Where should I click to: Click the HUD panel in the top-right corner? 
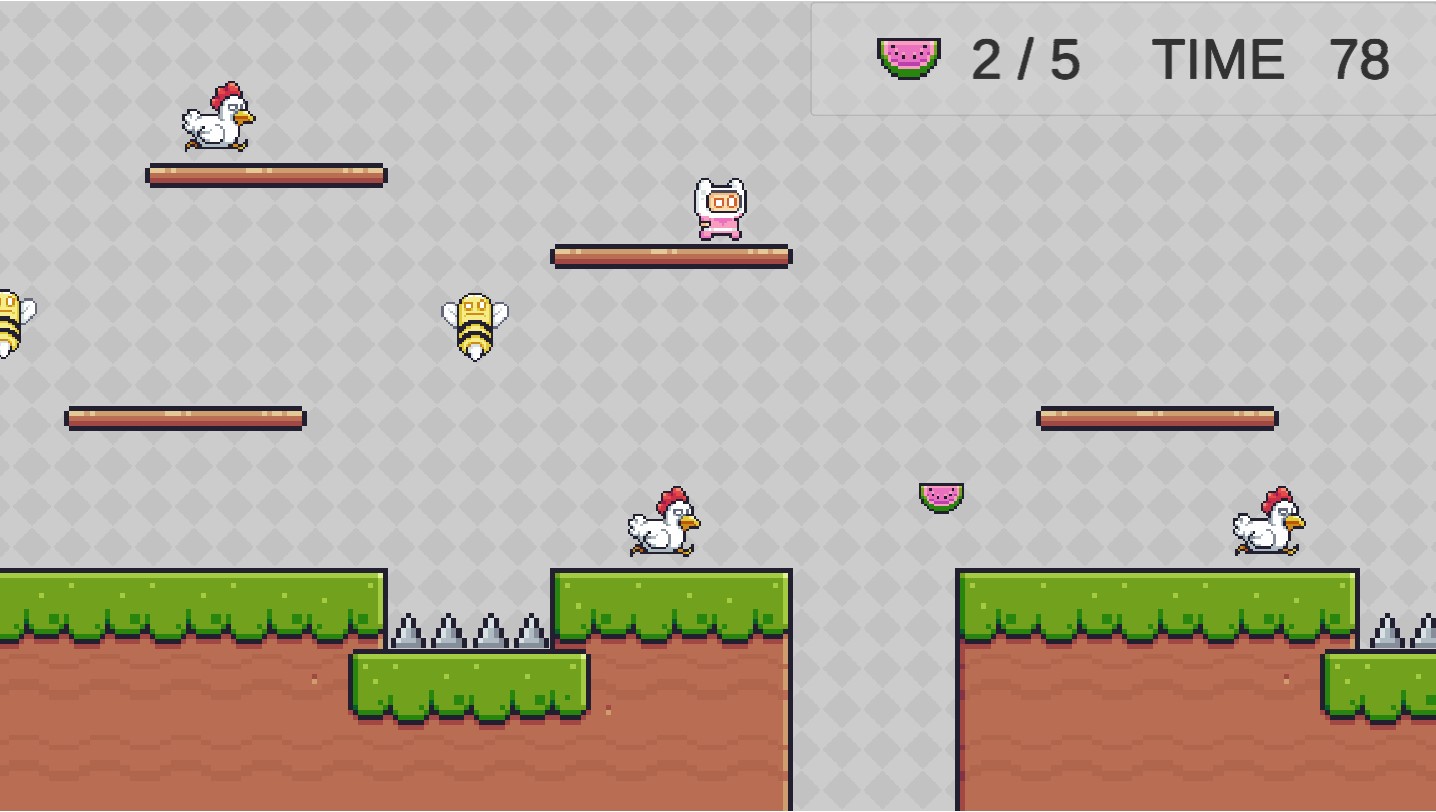1120,57
